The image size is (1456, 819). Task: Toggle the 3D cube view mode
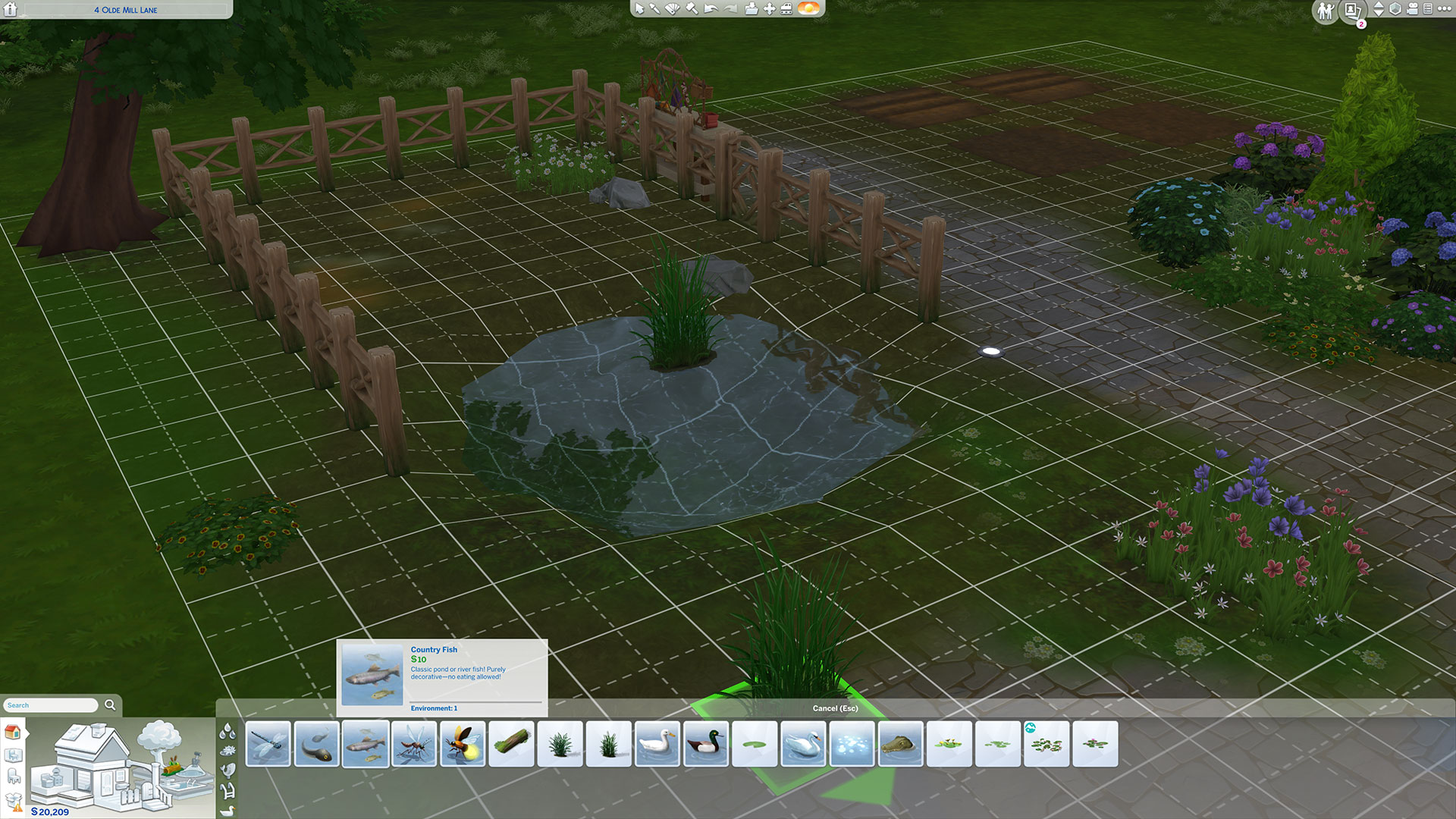[x=1394, y=10]
